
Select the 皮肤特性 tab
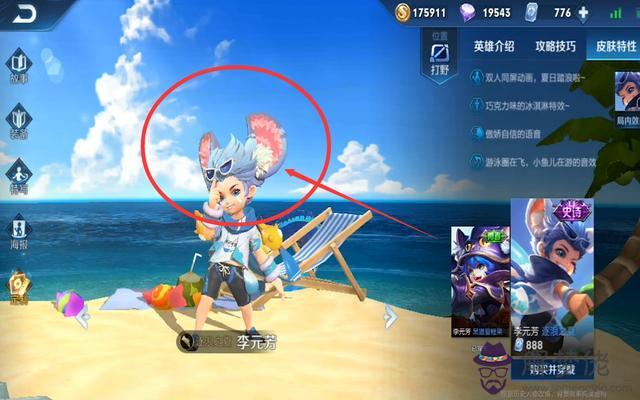coord(612,46)
